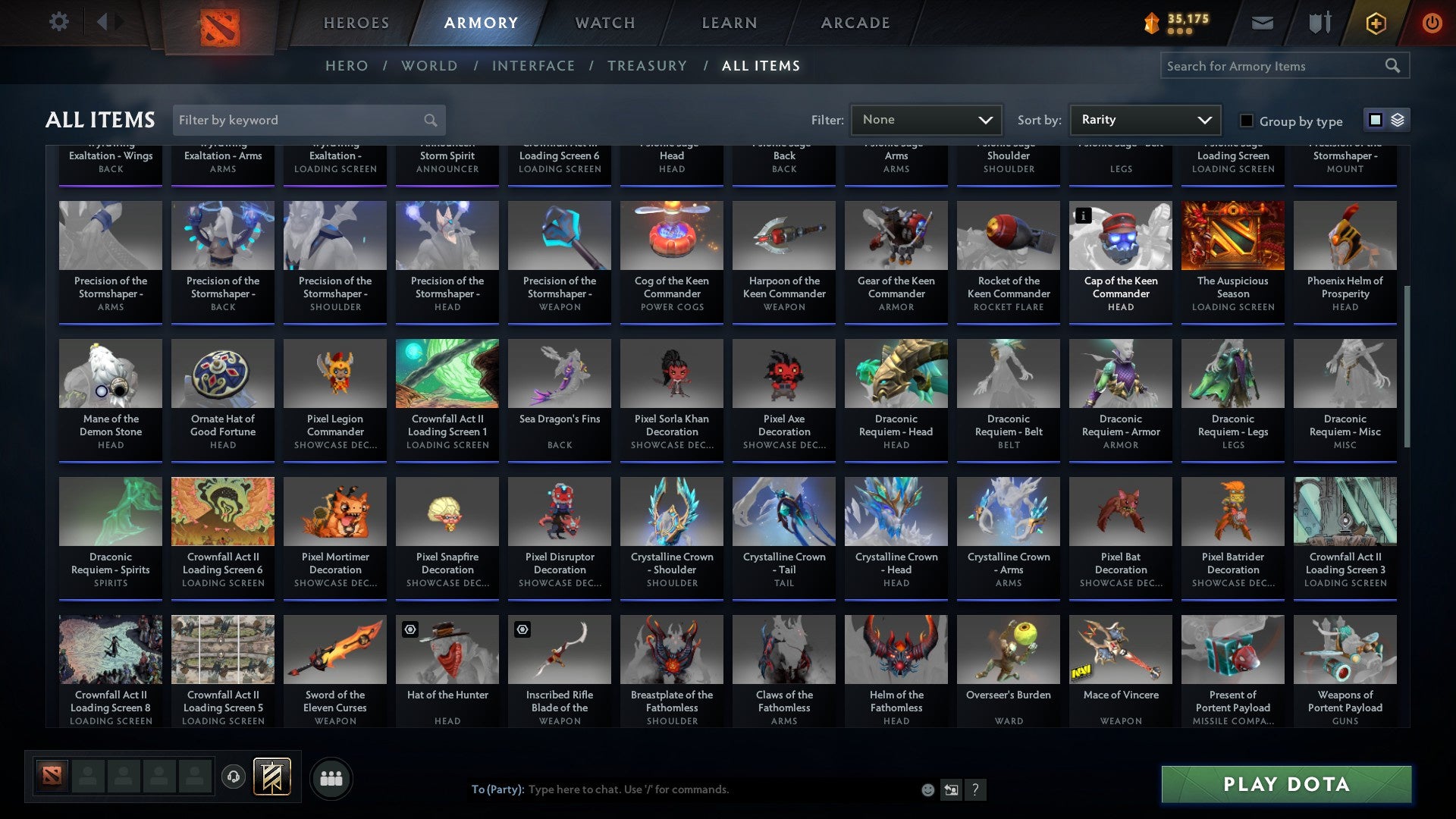Toggle the layered grid view icon
Screen dimensions: 1456x819
(x=1398, y=120)
